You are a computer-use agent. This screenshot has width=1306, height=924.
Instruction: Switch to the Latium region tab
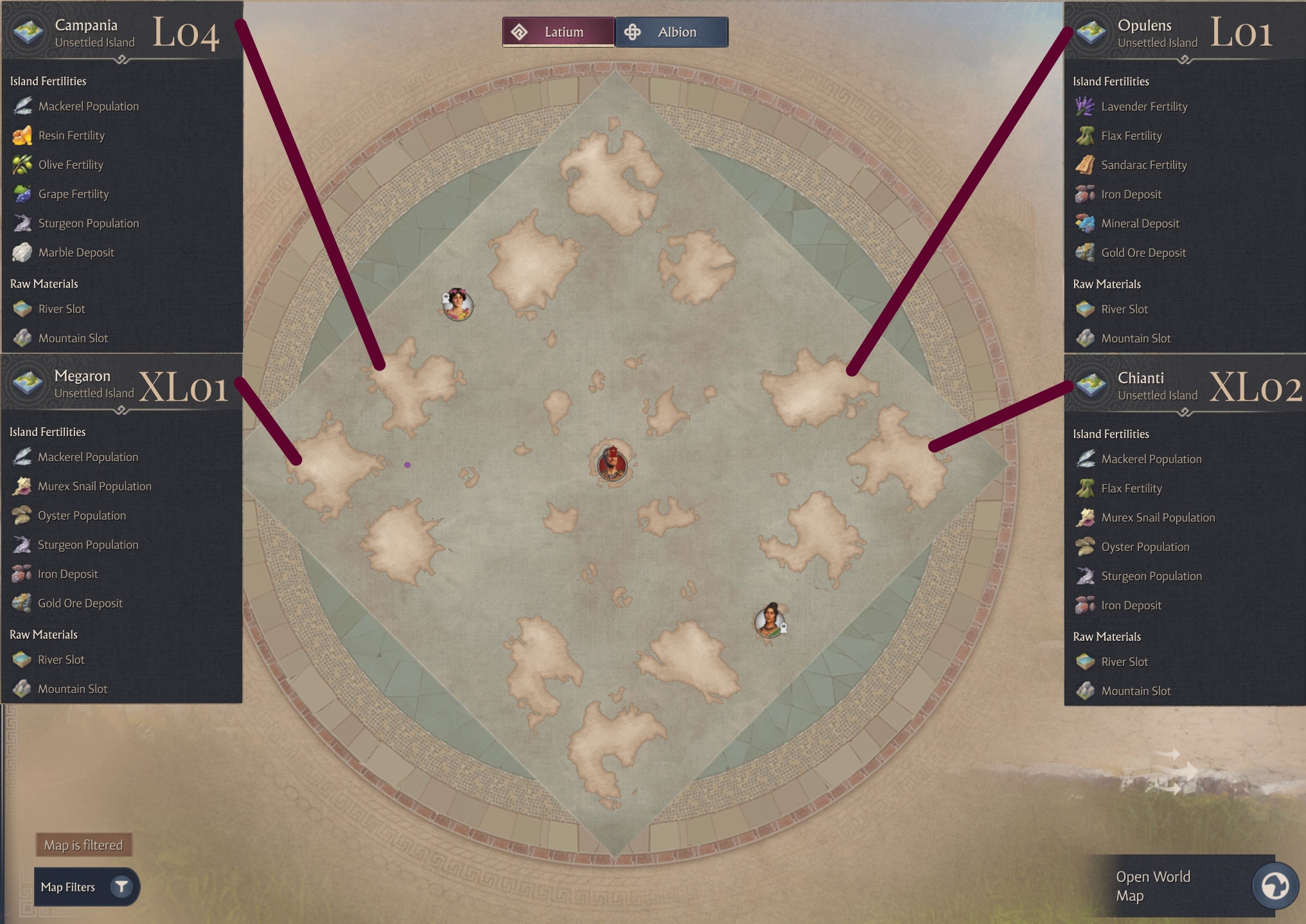click(558, 32)
